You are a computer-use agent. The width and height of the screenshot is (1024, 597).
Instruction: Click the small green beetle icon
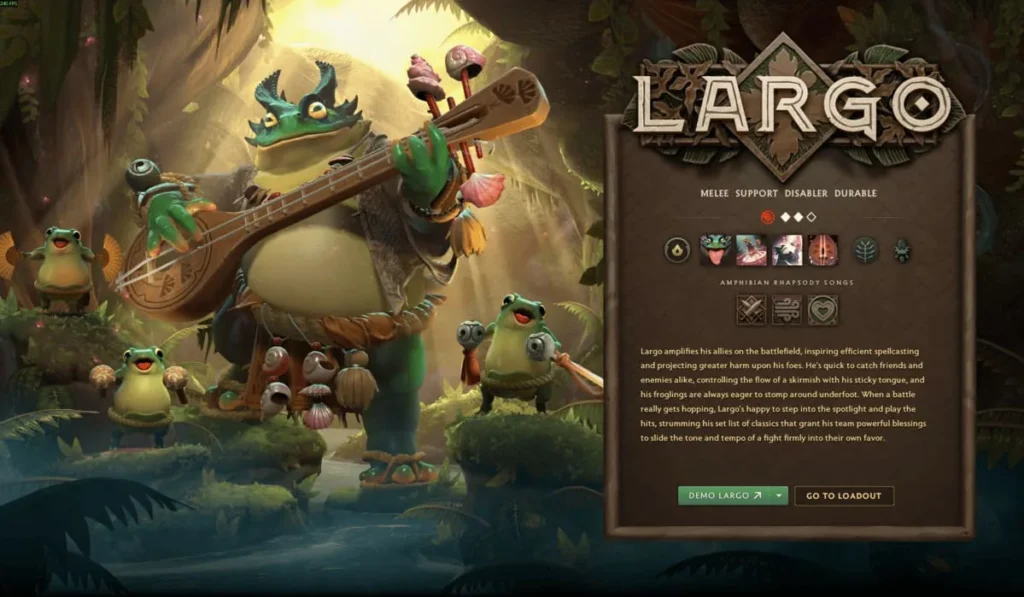pos(901,250)
